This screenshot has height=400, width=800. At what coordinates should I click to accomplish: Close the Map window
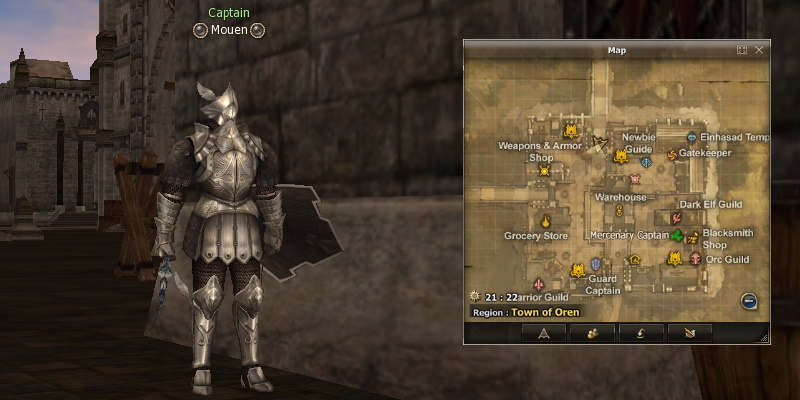759,49
